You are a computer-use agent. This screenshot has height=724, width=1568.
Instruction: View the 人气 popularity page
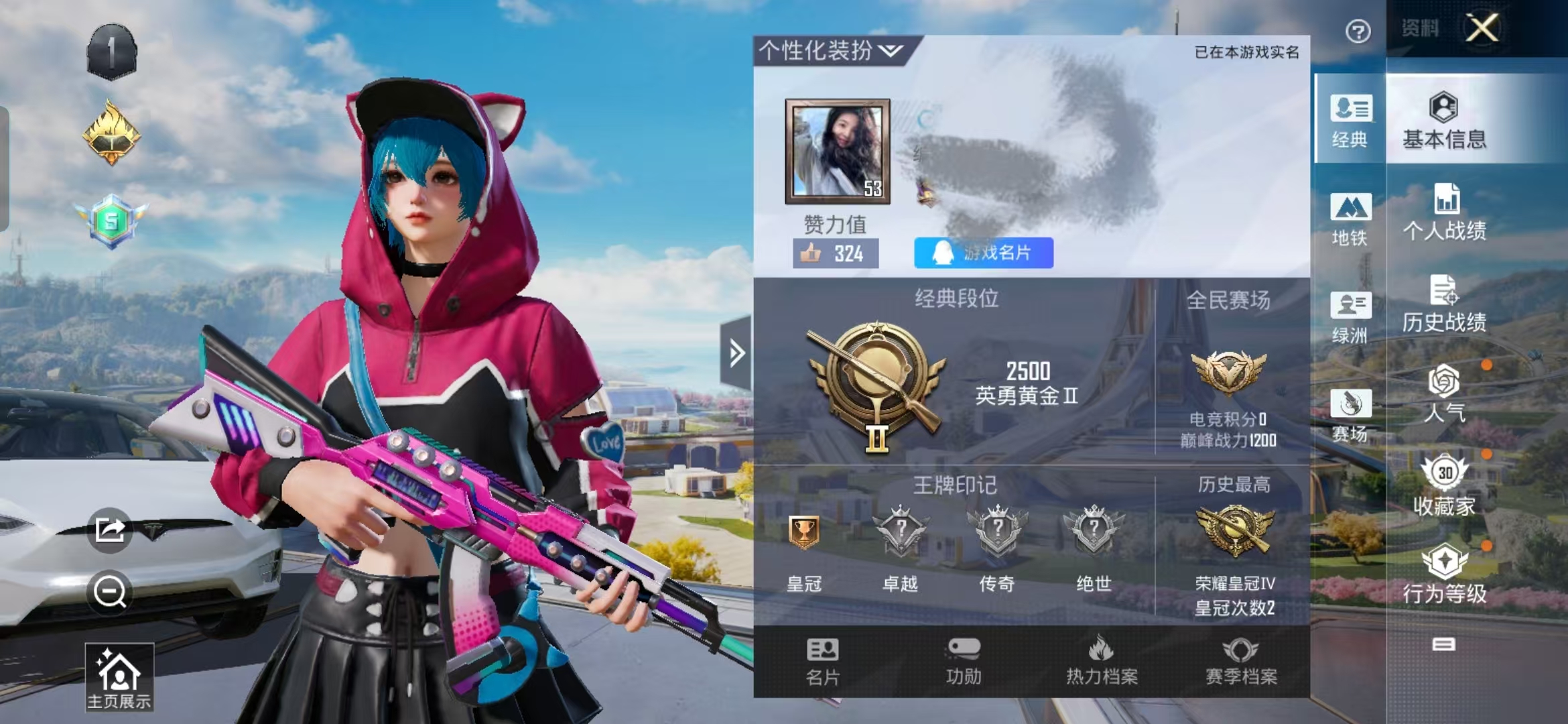[1444, 394]
